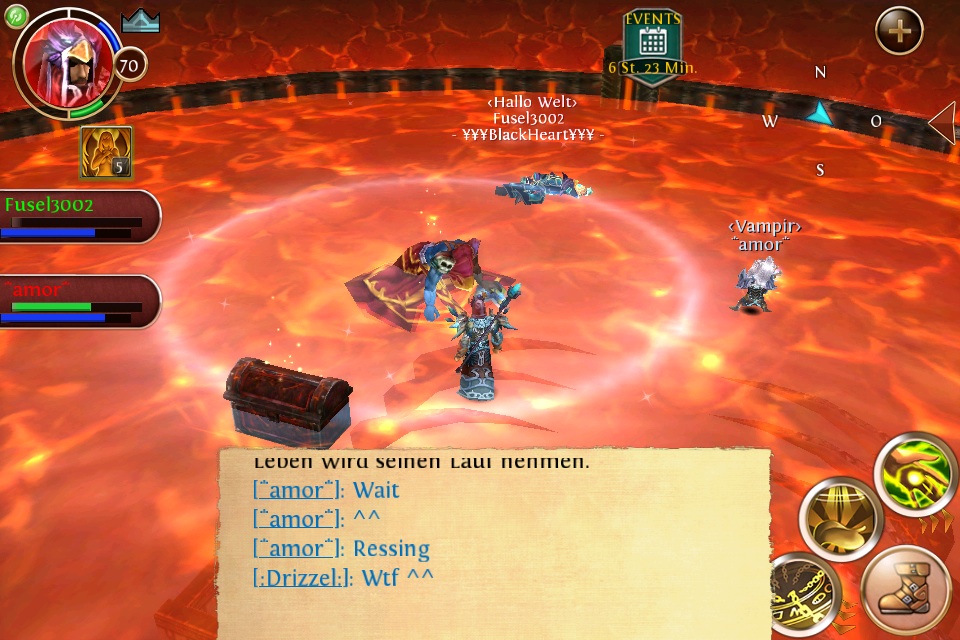
Task: Inspect the golden angel buff icon
Action: coord(106,153)
